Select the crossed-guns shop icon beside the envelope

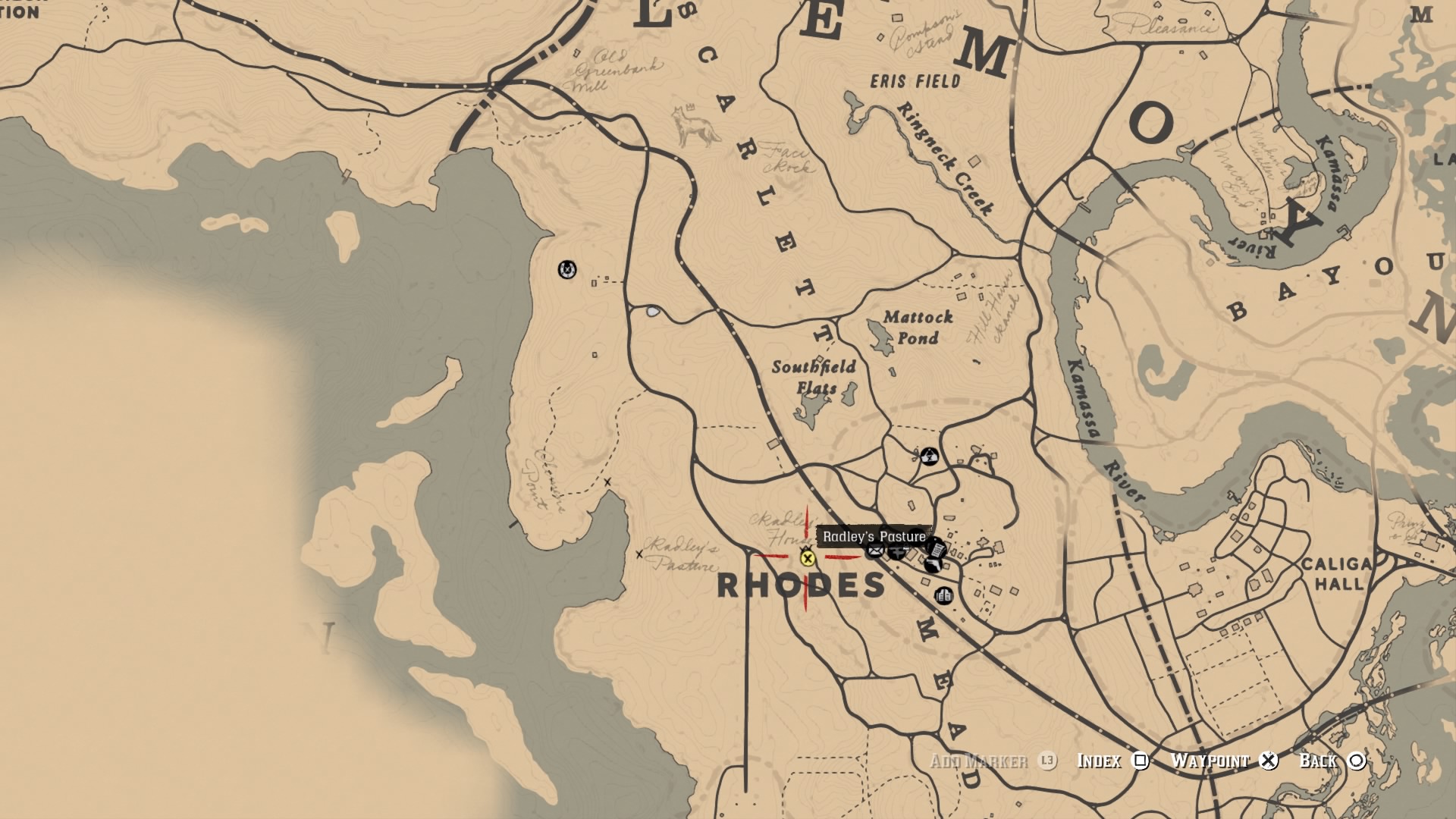(897, 552)
